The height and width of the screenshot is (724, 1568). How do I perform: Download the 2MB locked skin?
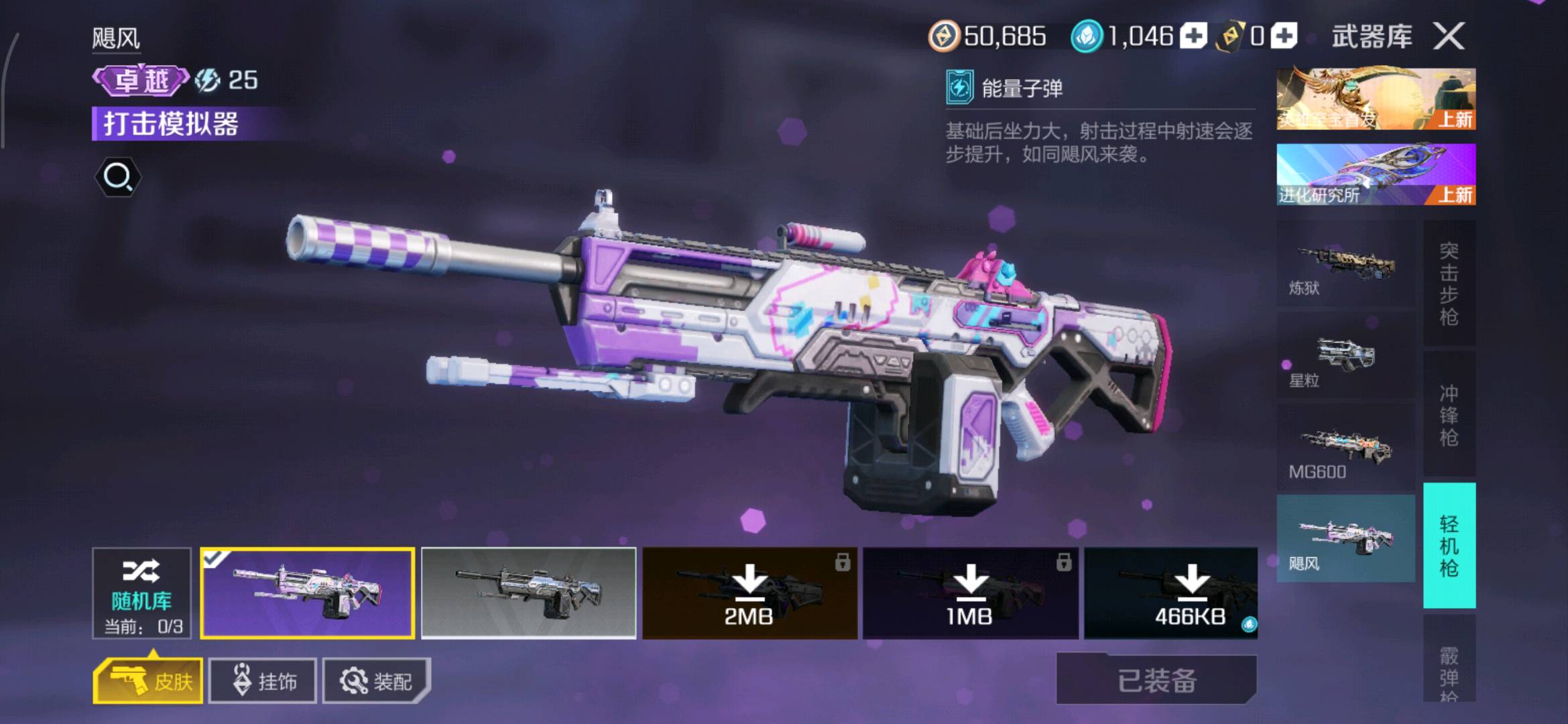coord(749,593)
